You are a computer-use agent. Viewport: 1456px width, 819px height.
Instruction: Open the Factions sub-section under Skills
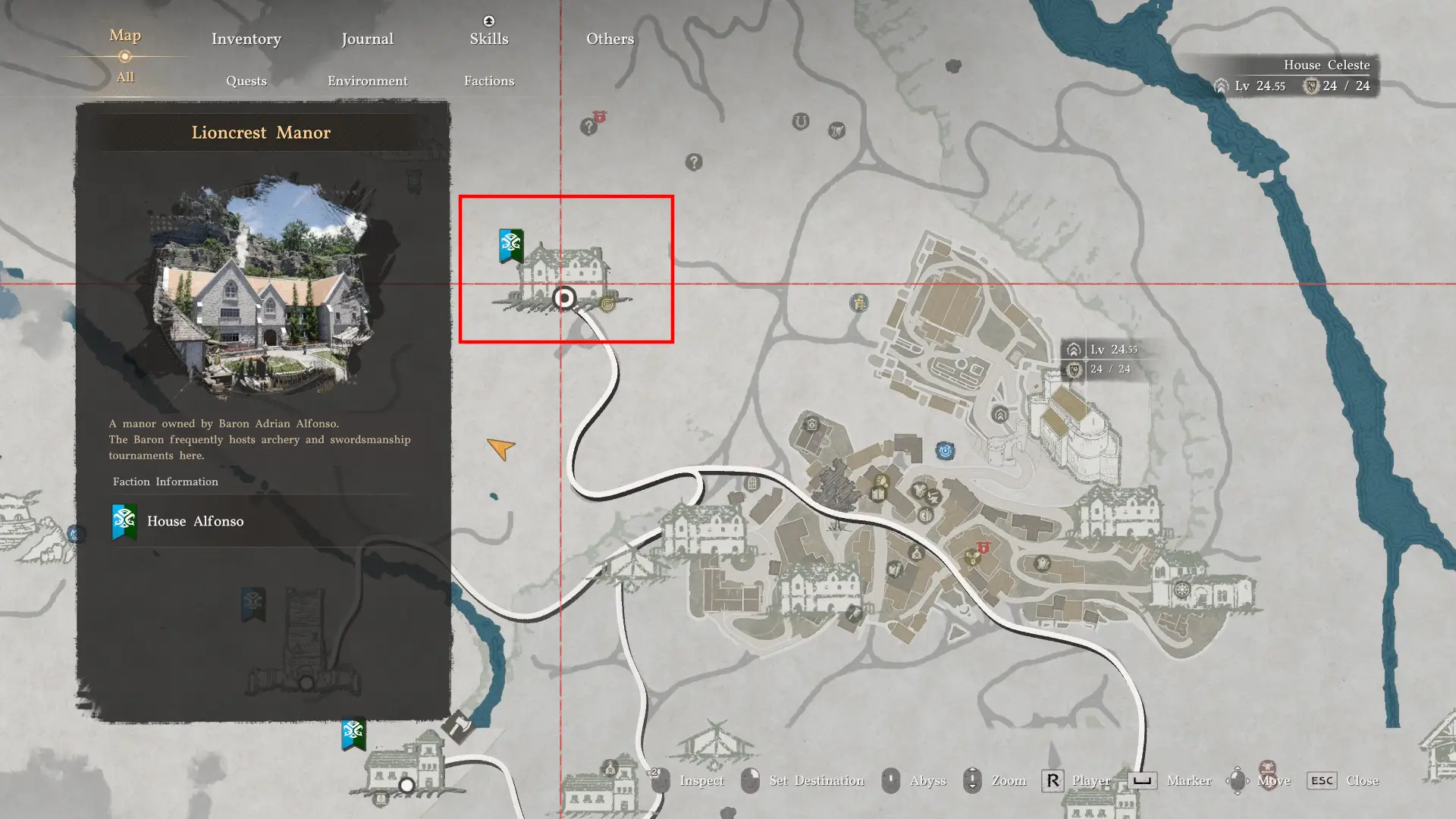tap(489, 80)
